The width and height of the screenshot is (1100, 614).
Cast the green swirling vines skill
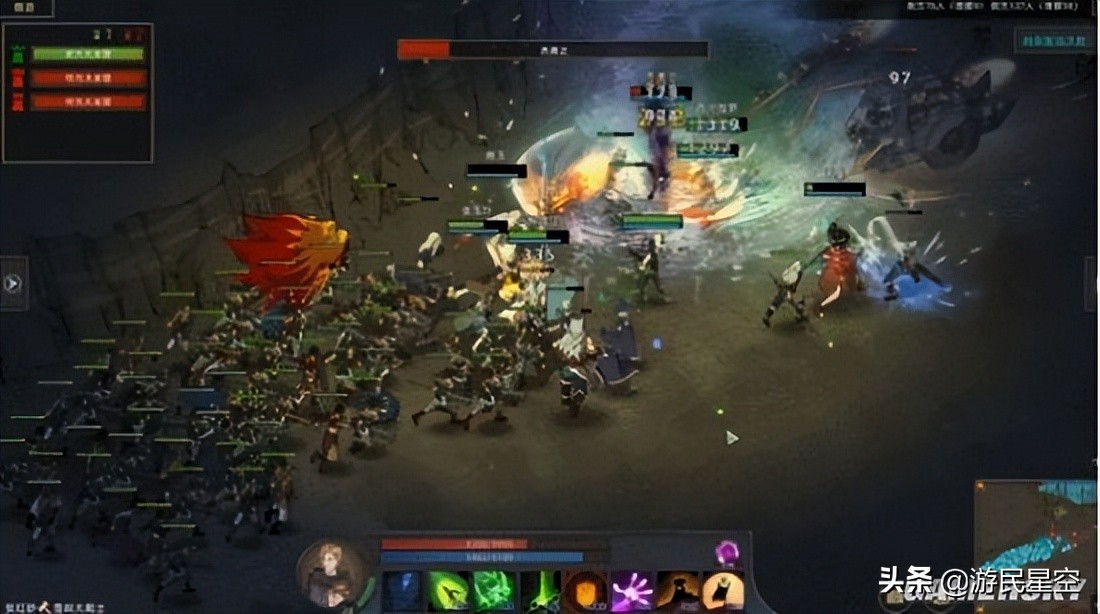[x=493, y=592]
